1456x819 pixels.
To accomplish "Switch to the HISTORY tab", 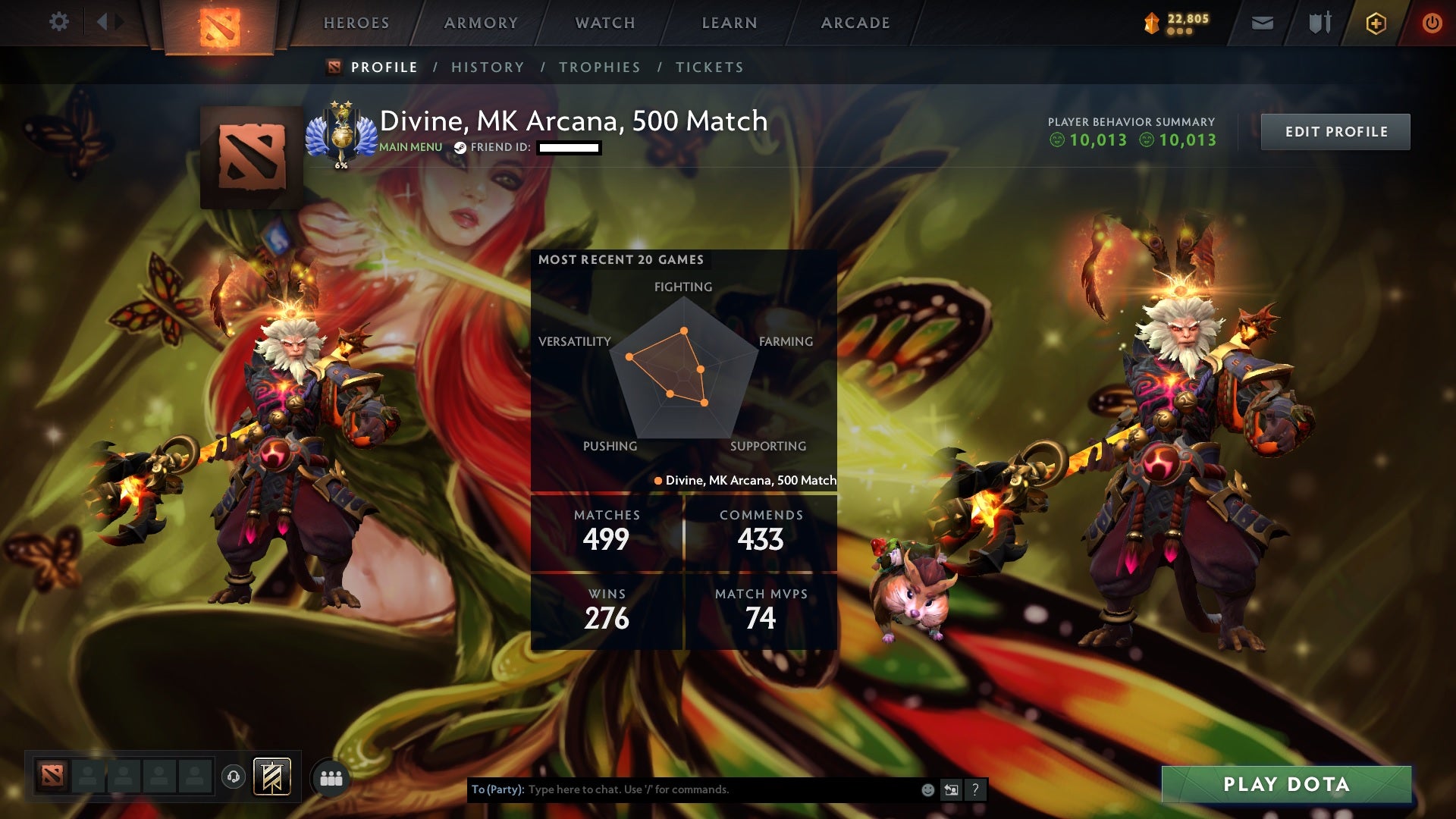I will tap(488, 67).
